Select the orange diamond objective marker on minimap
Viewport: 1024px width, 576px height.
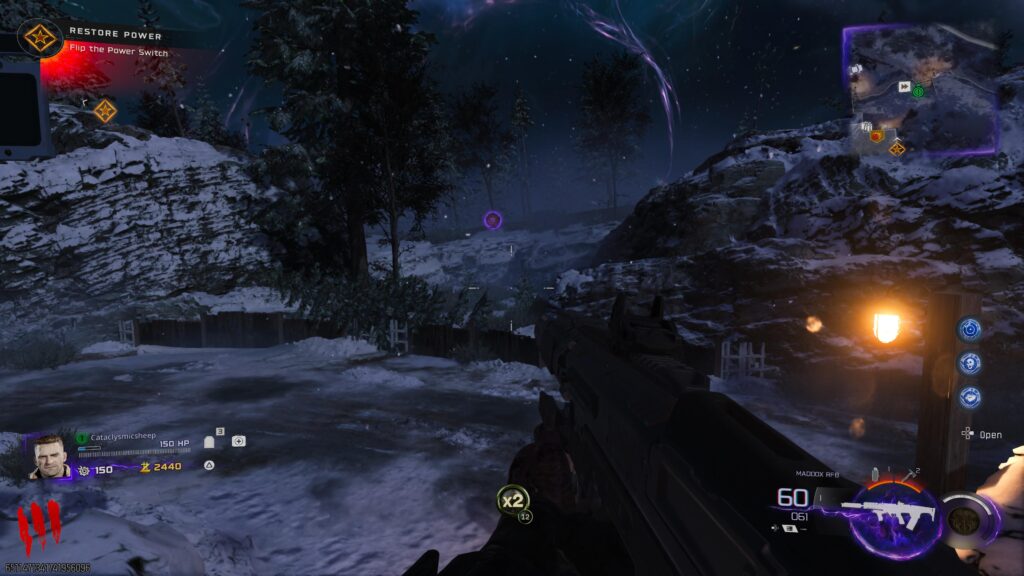897,148
